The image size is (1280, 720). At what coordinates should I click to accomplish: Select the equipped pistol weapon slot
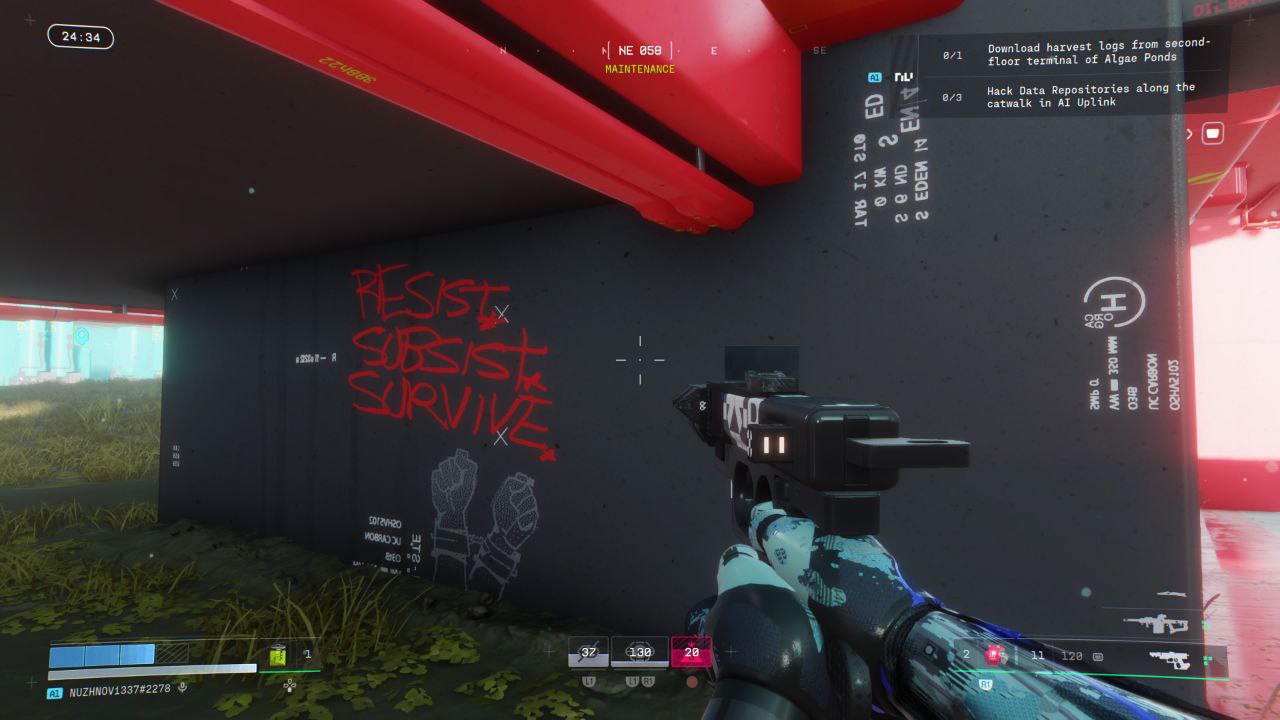pyautogui.click(x=1168, y=659)
